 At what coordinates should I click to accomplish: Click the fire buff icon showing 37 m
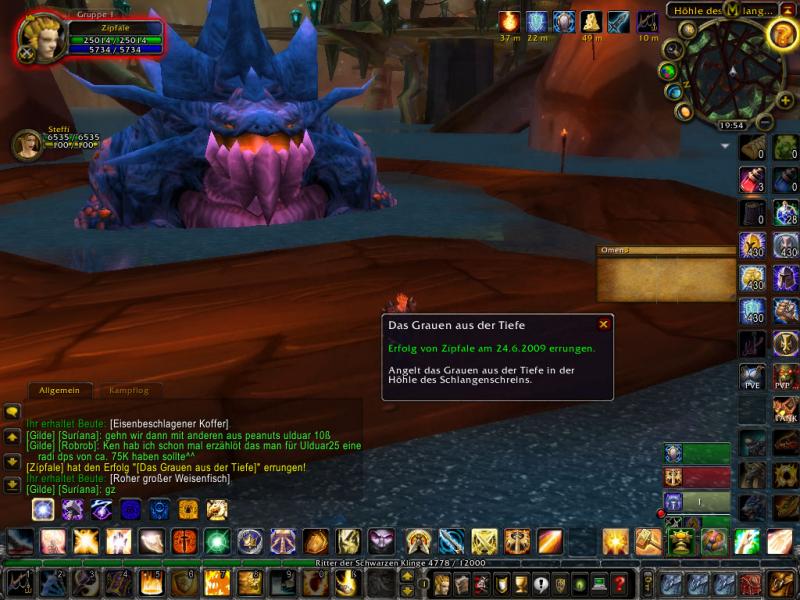510,22
